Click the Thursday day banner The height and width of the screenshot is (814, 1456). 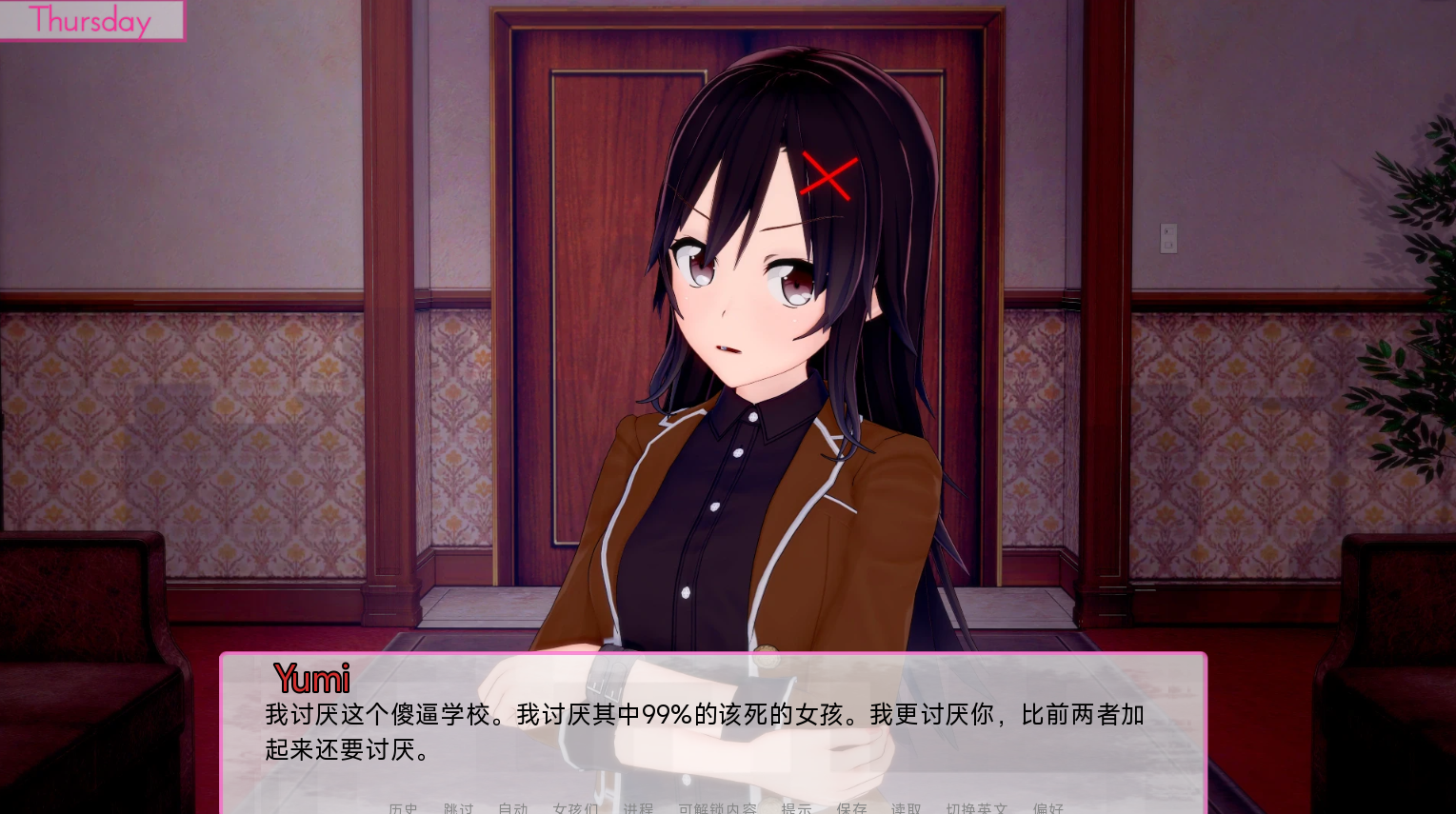tap(90, 20)
